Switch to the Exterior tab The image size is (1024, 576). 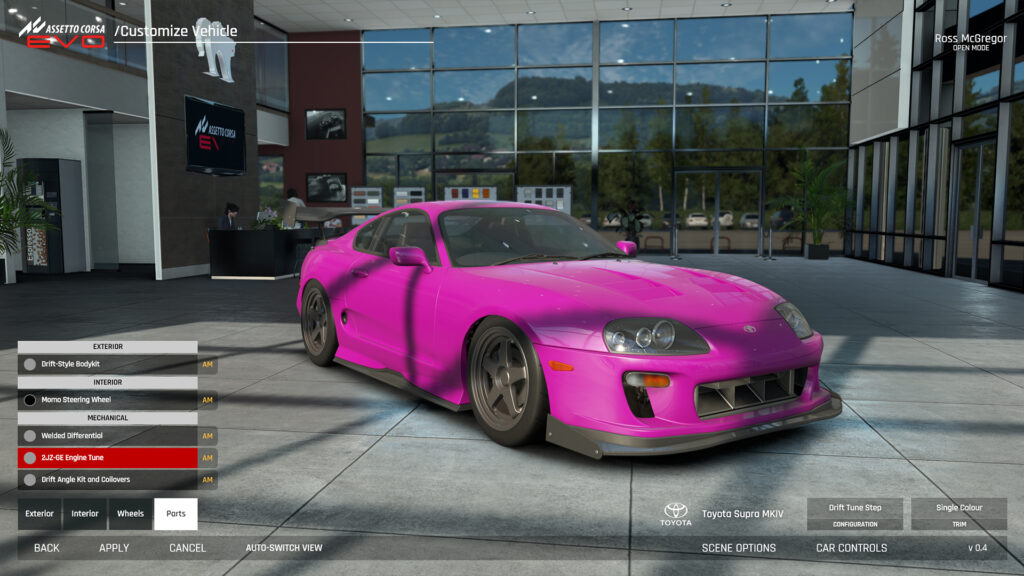[40, 514]
